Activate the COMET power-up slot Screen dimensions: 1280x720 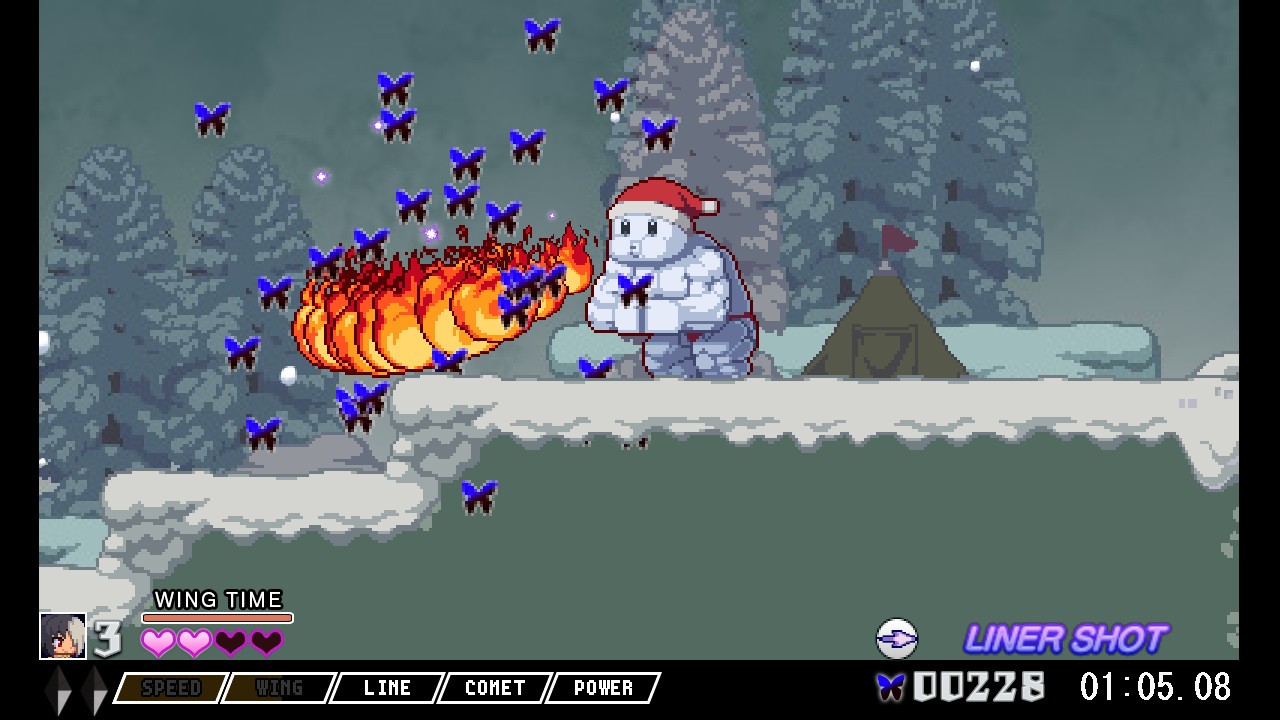(495, 688)
